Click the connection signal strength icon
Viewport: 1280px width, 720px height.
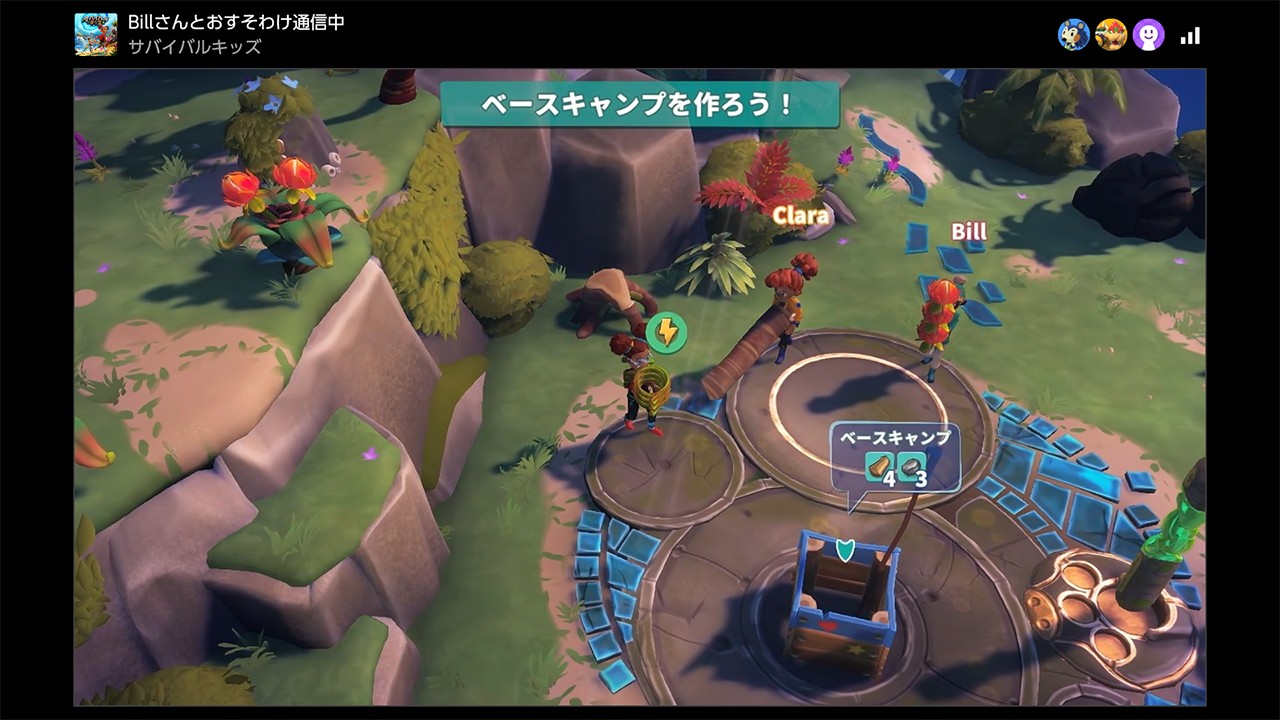click(x=1190, y=36)
